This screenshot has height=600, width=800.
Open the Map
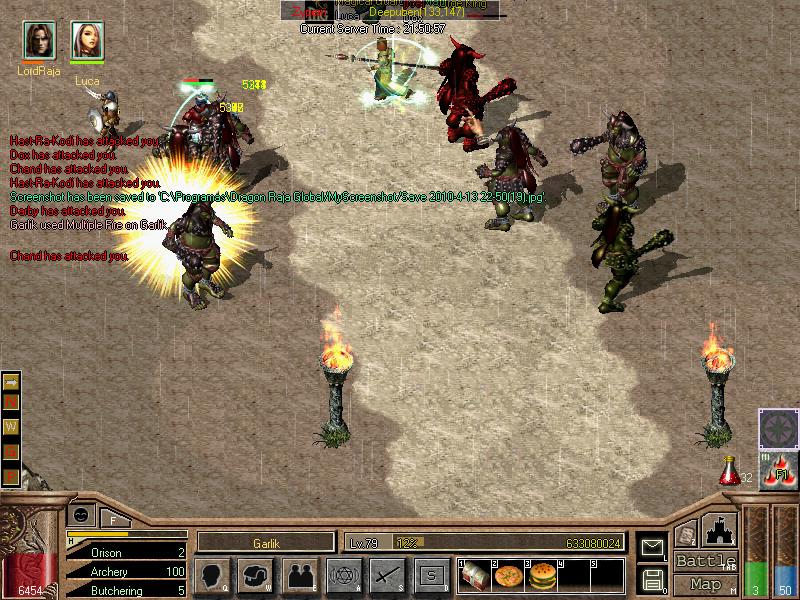coord(705,584)
